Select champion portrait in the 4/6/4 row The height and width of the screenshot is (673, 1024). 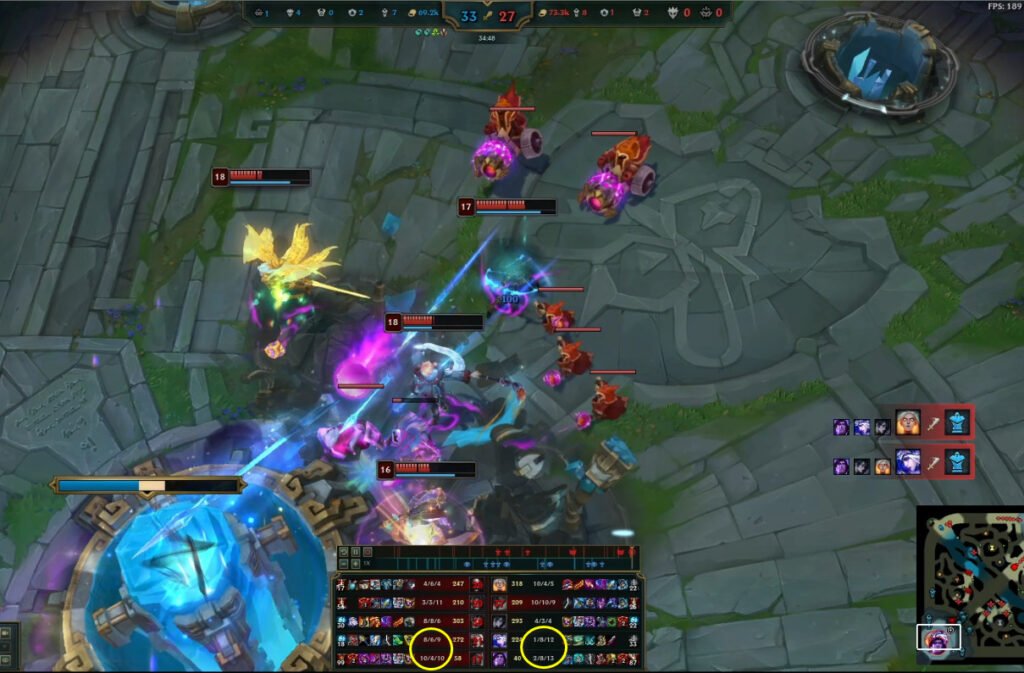coord(478,584)
